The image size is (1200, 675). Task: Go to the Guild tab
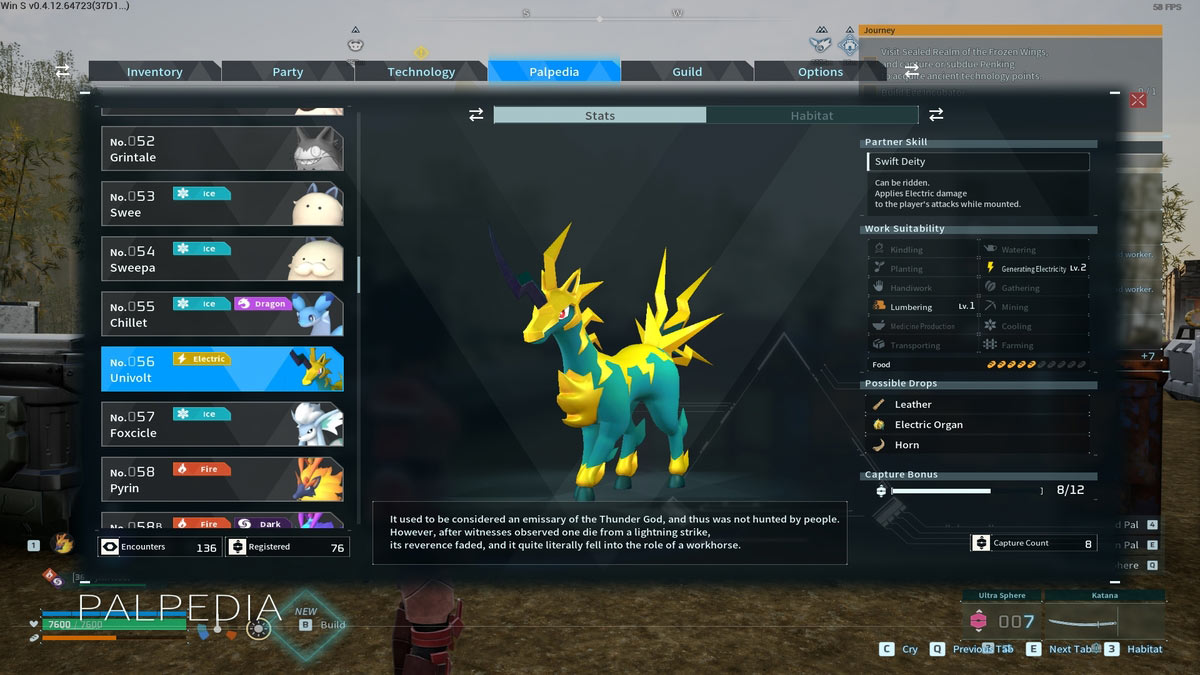[687, 72]
